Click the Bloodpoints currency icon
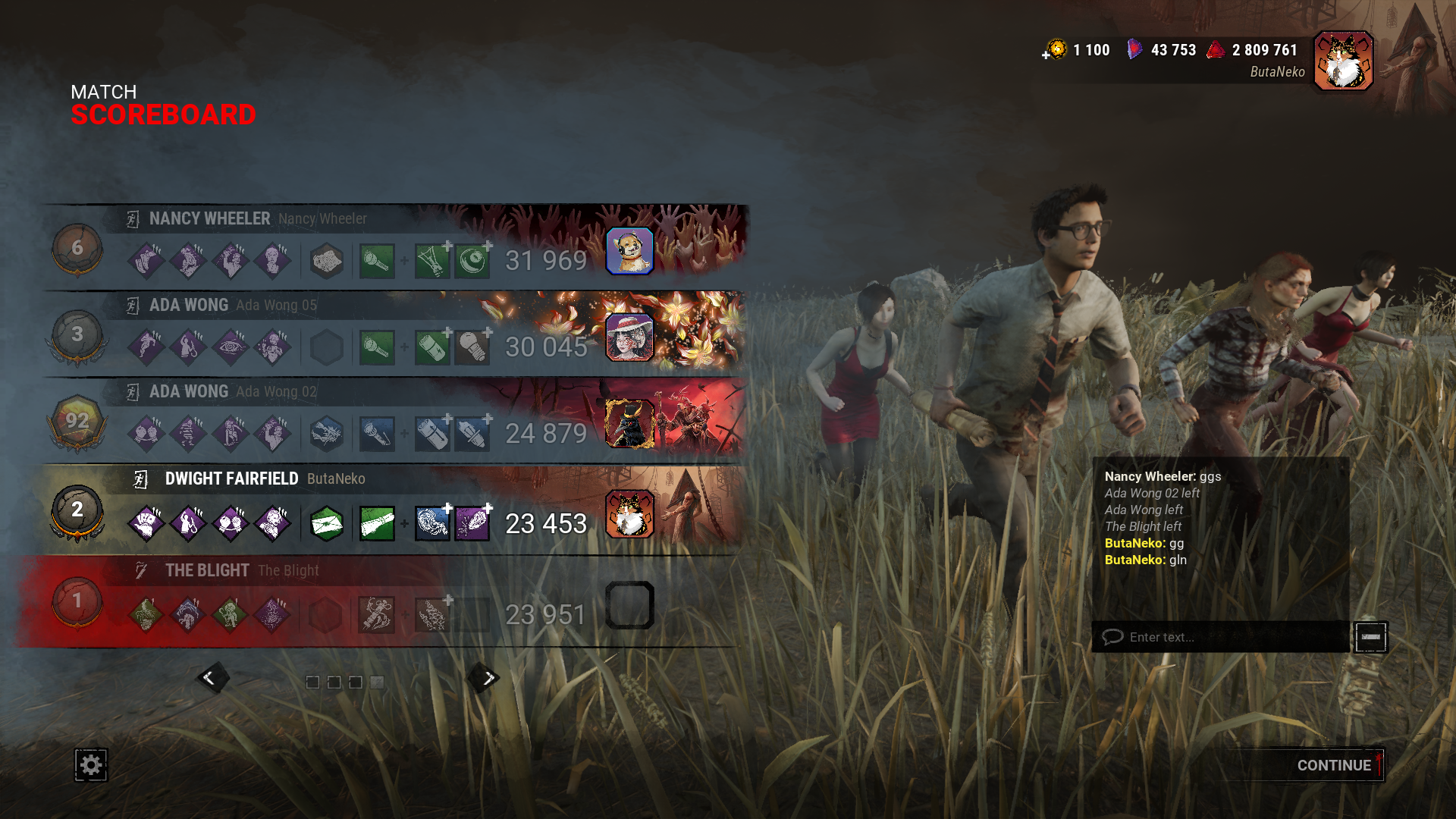 (1216, 50)
